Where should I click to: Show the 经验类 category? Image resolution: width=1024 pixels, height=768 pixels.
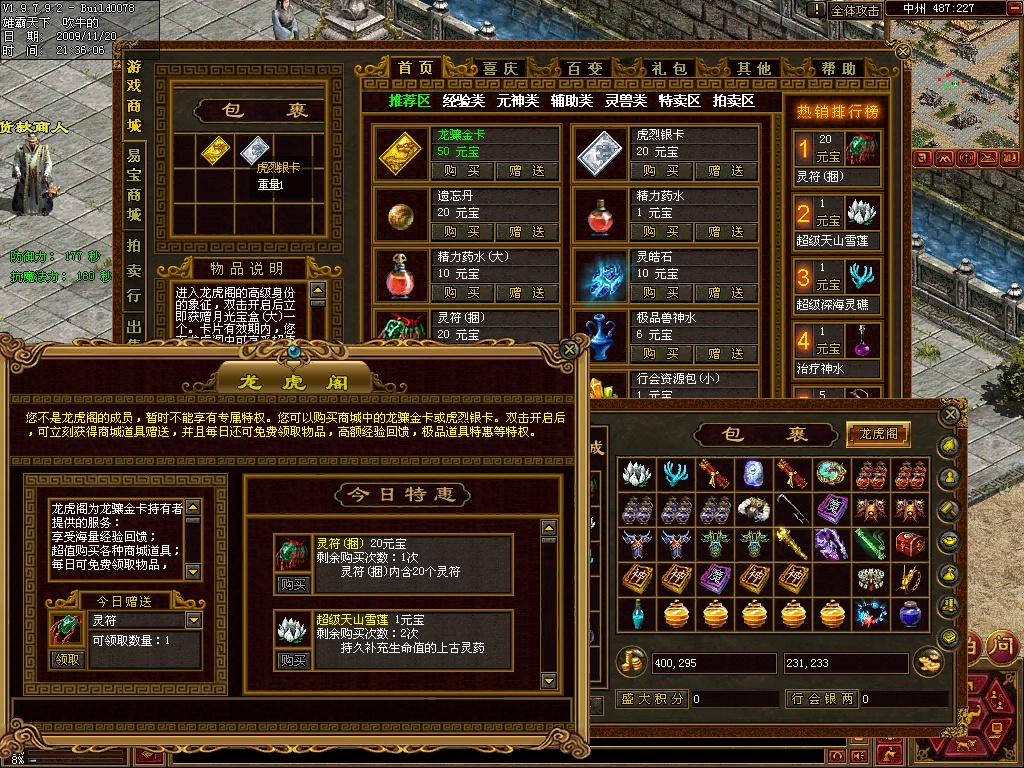pyautogui.click(x=464, y=101)
